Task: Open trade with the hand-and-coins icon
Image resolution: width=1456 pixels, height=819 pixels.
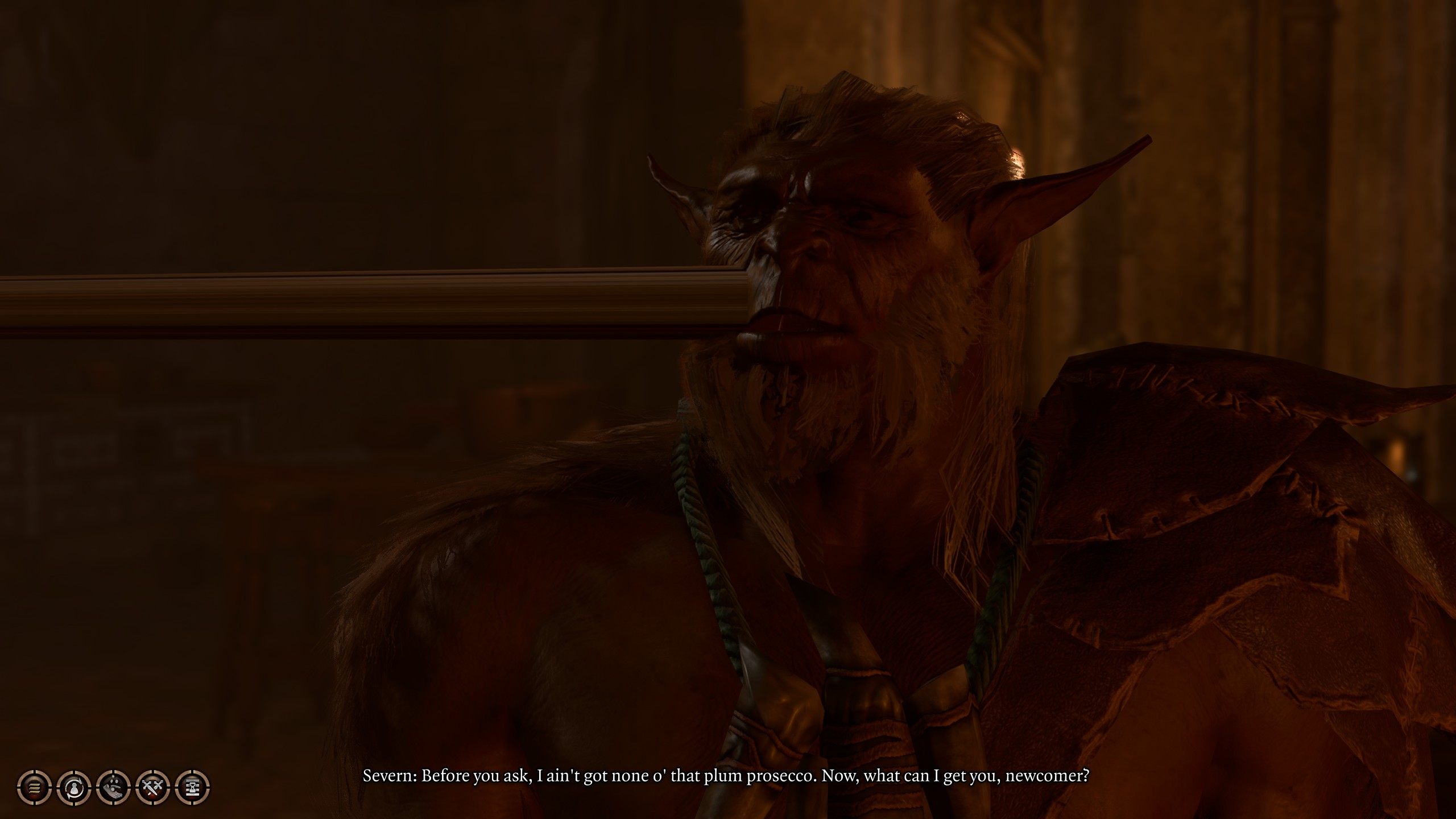Action: [114, 788]
